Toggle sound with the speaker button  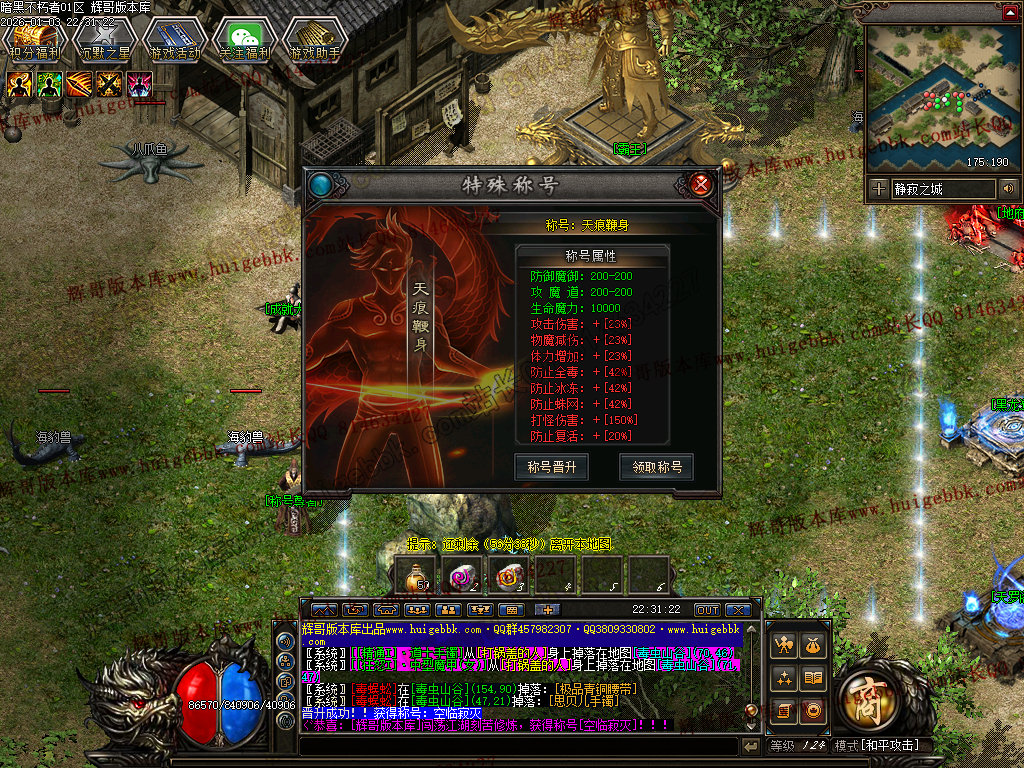point(1008,188)
